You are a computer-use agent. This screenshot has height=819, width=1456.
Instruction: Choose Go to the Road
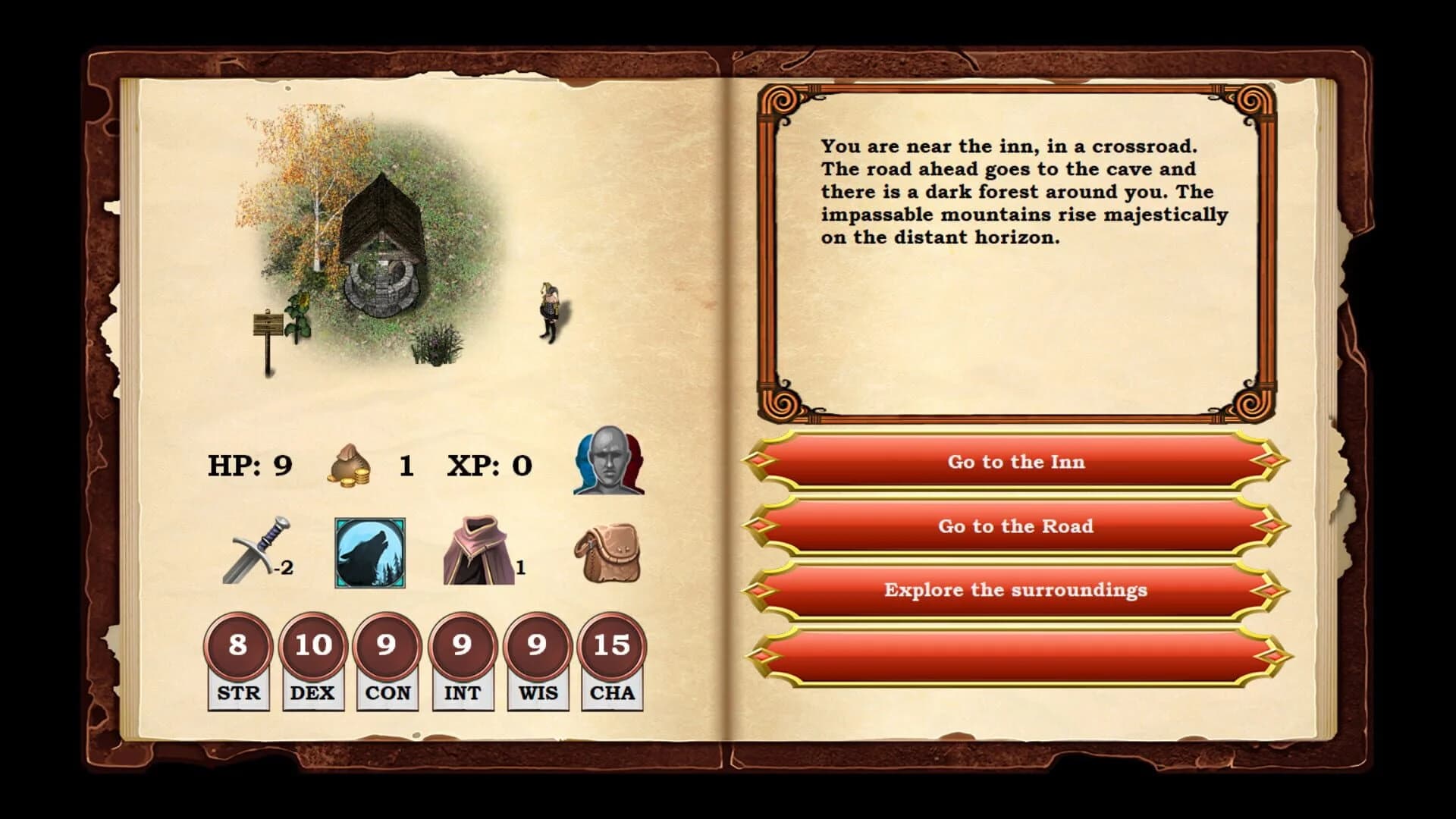click(1015, 526)
